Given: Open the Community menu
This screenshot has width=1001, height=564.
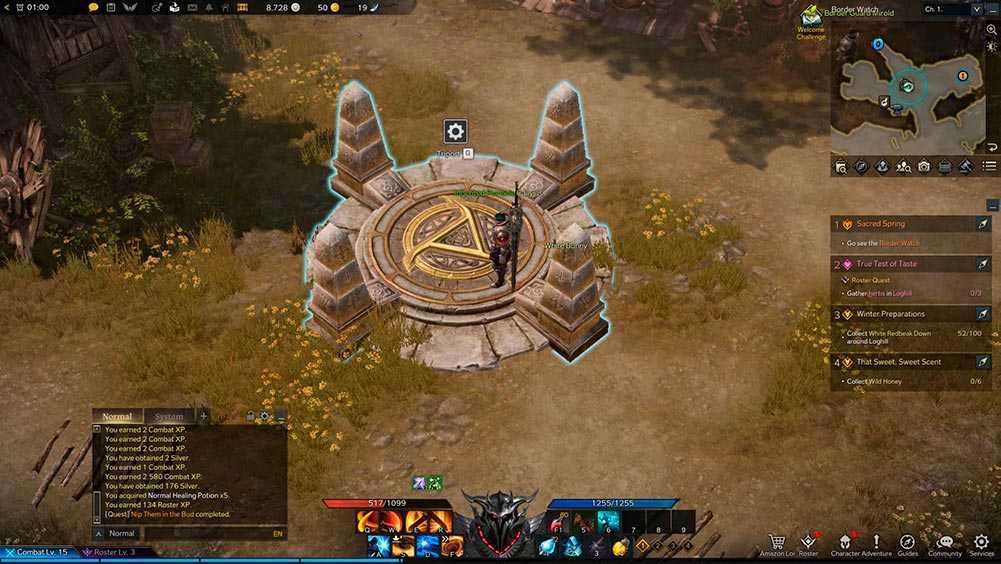Looking at the screenshot, I should click(x=945, y=541).
